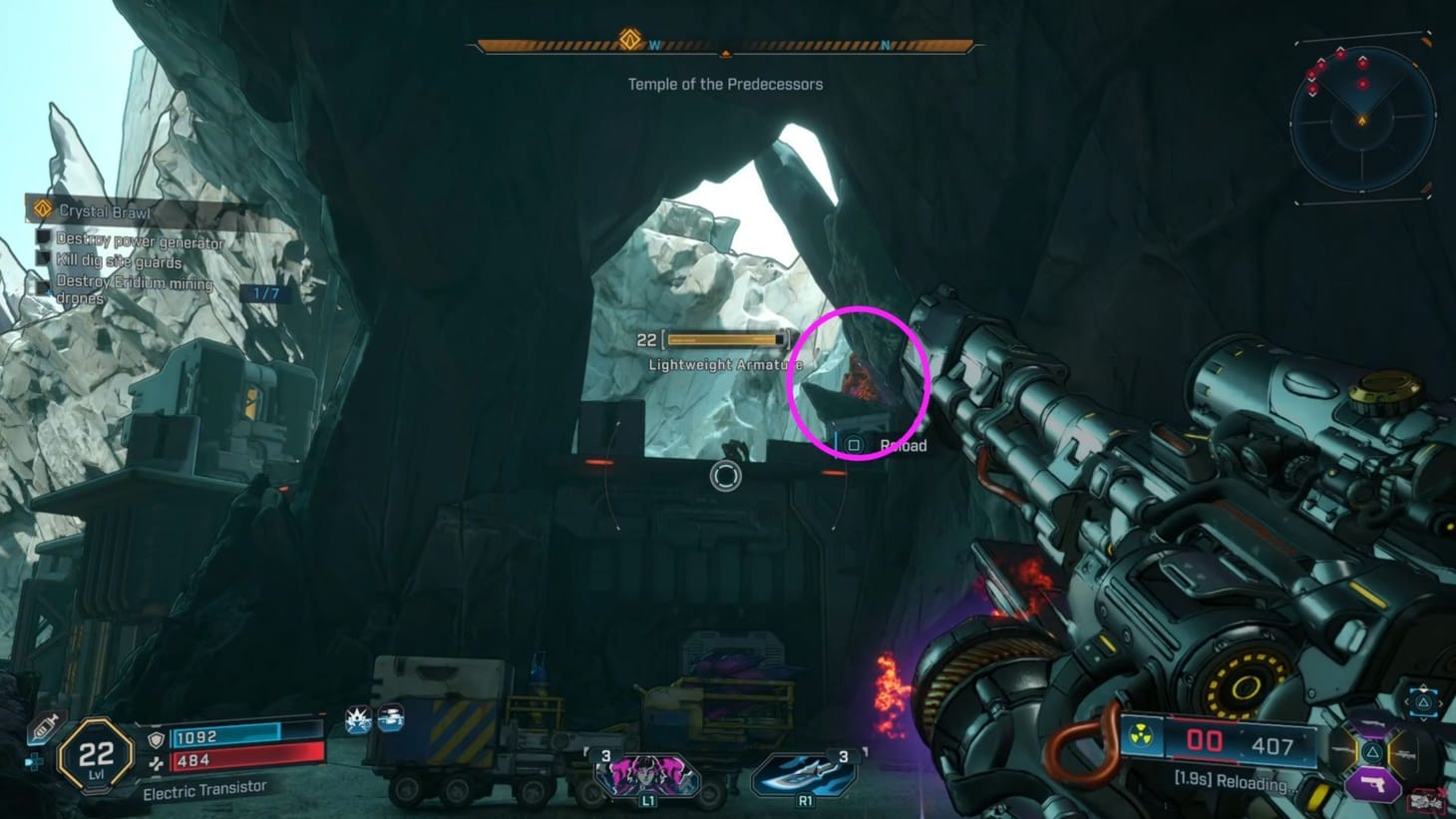Click the Lightweight Armature health bar

pyautogui.click(x=724, y=340)
